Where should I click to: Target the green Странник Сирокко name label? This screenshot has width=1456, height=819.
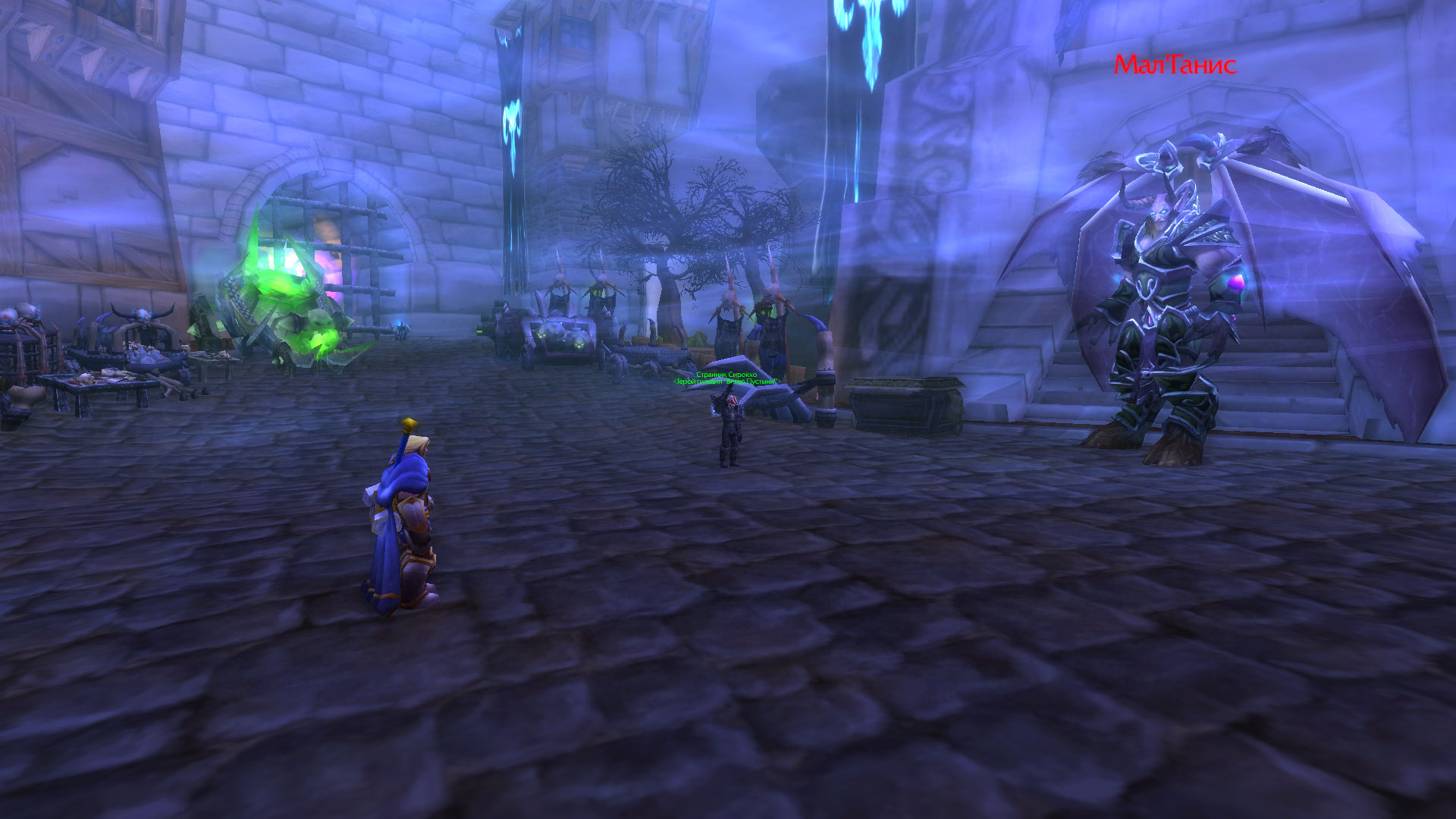[726, 375]
